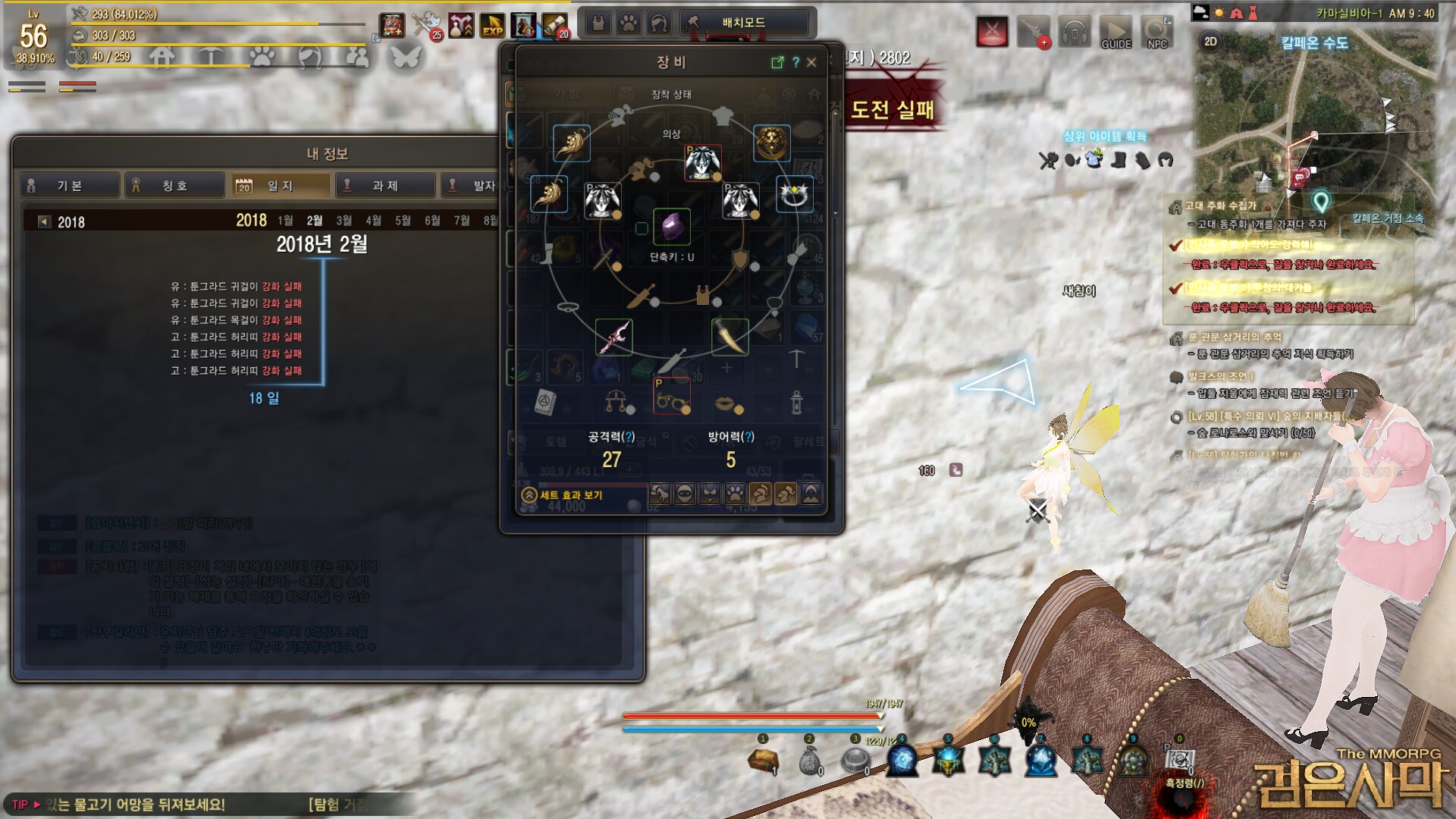Select the 일지 journal tab
1456x819 pixels.
click(x=280, y=185)
